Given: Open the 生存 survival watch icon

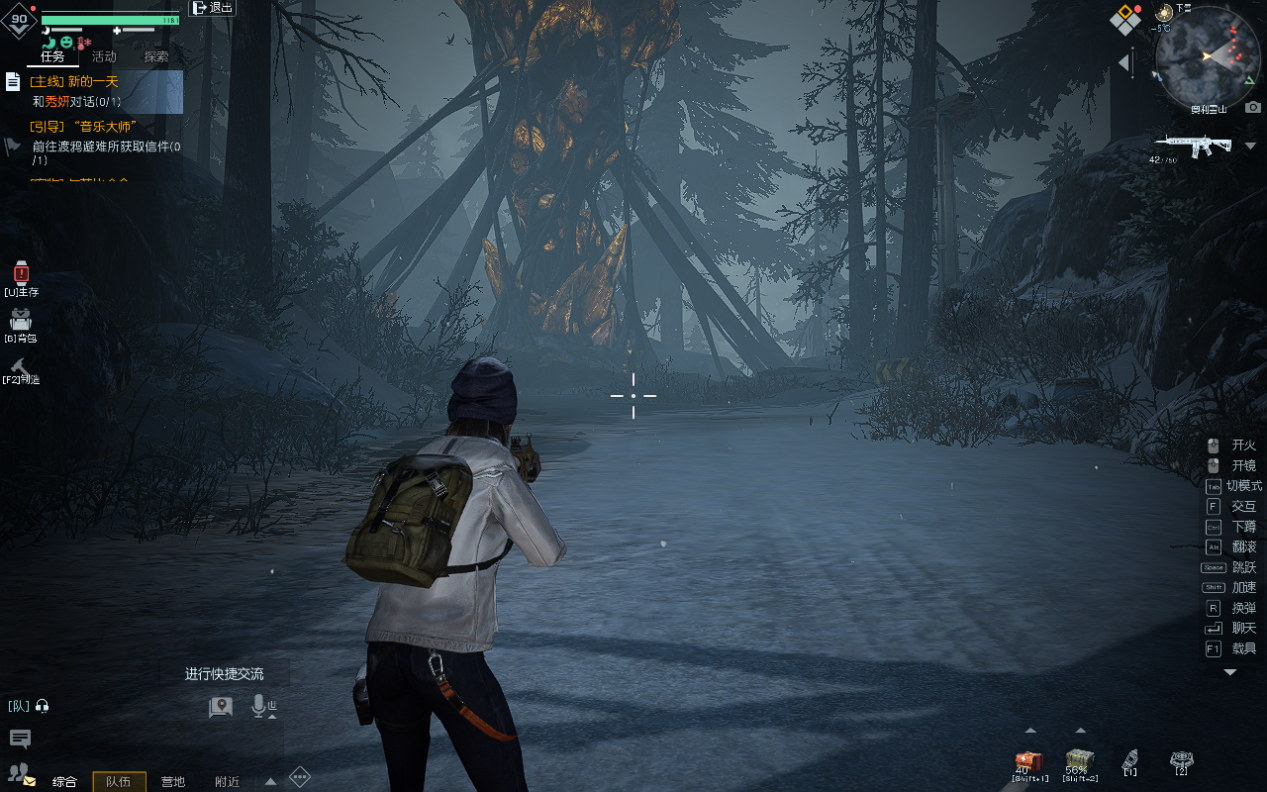Looking at the screenshot, I should (21, 273).
